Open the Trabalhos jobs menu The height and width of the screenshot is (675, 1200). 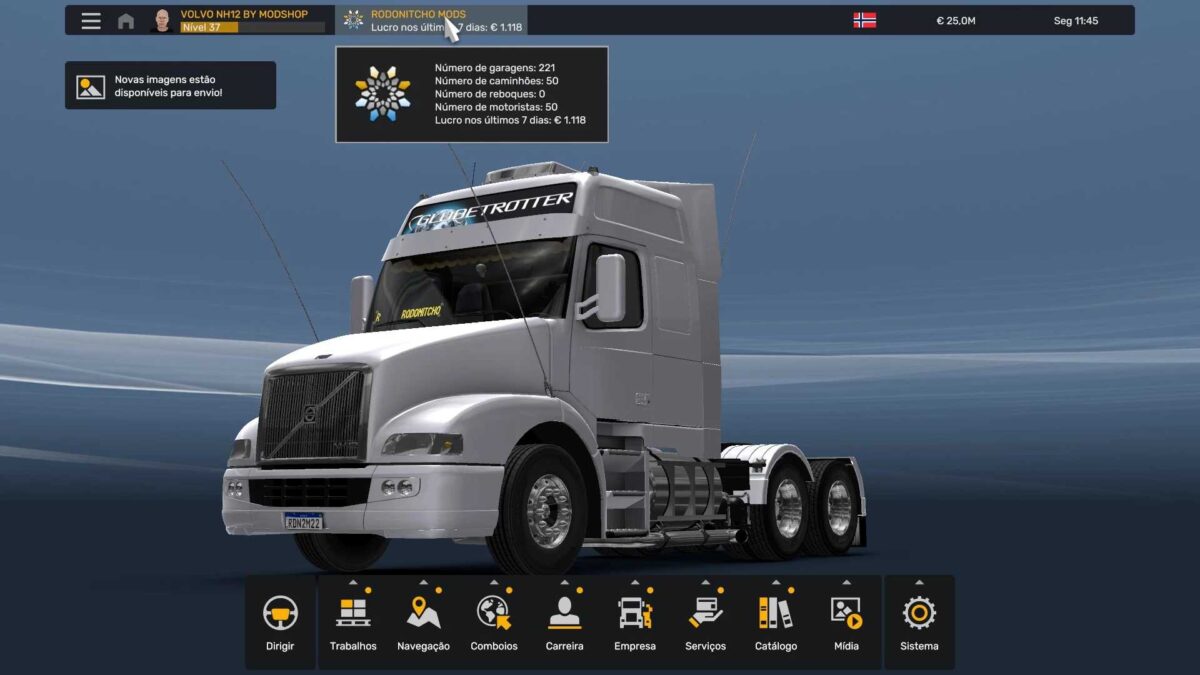coord(353,622)
